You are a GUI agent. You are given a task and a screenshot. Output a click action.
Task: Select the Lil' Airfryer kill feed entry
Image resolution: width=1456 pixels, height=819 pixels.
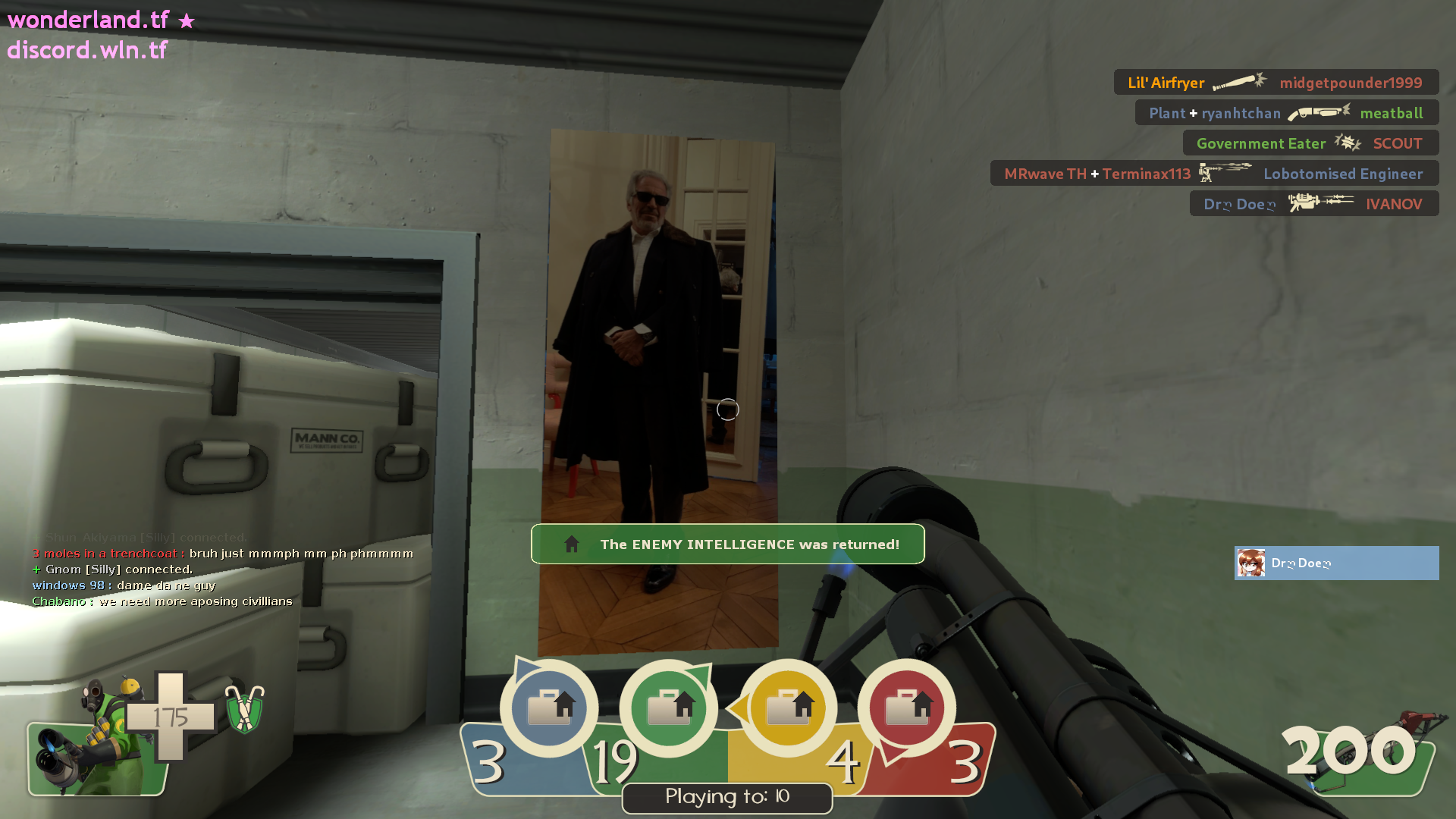[1276, 83]
